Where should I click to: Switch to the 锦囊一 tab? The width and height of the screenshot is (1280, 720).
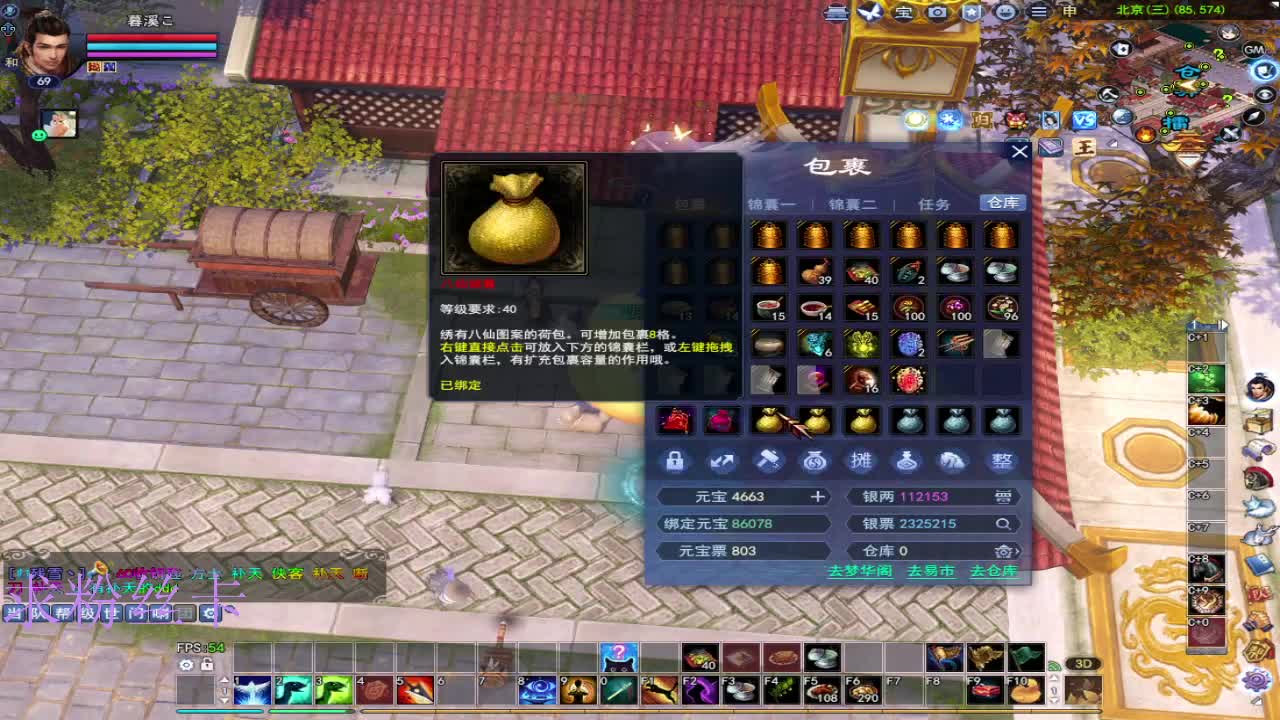coord(771,203)
